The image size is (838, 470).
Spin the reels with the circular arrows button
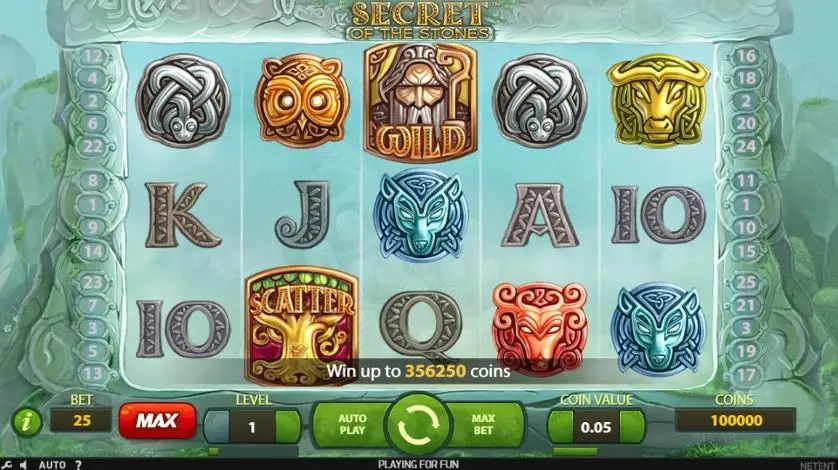coord(419,424)
